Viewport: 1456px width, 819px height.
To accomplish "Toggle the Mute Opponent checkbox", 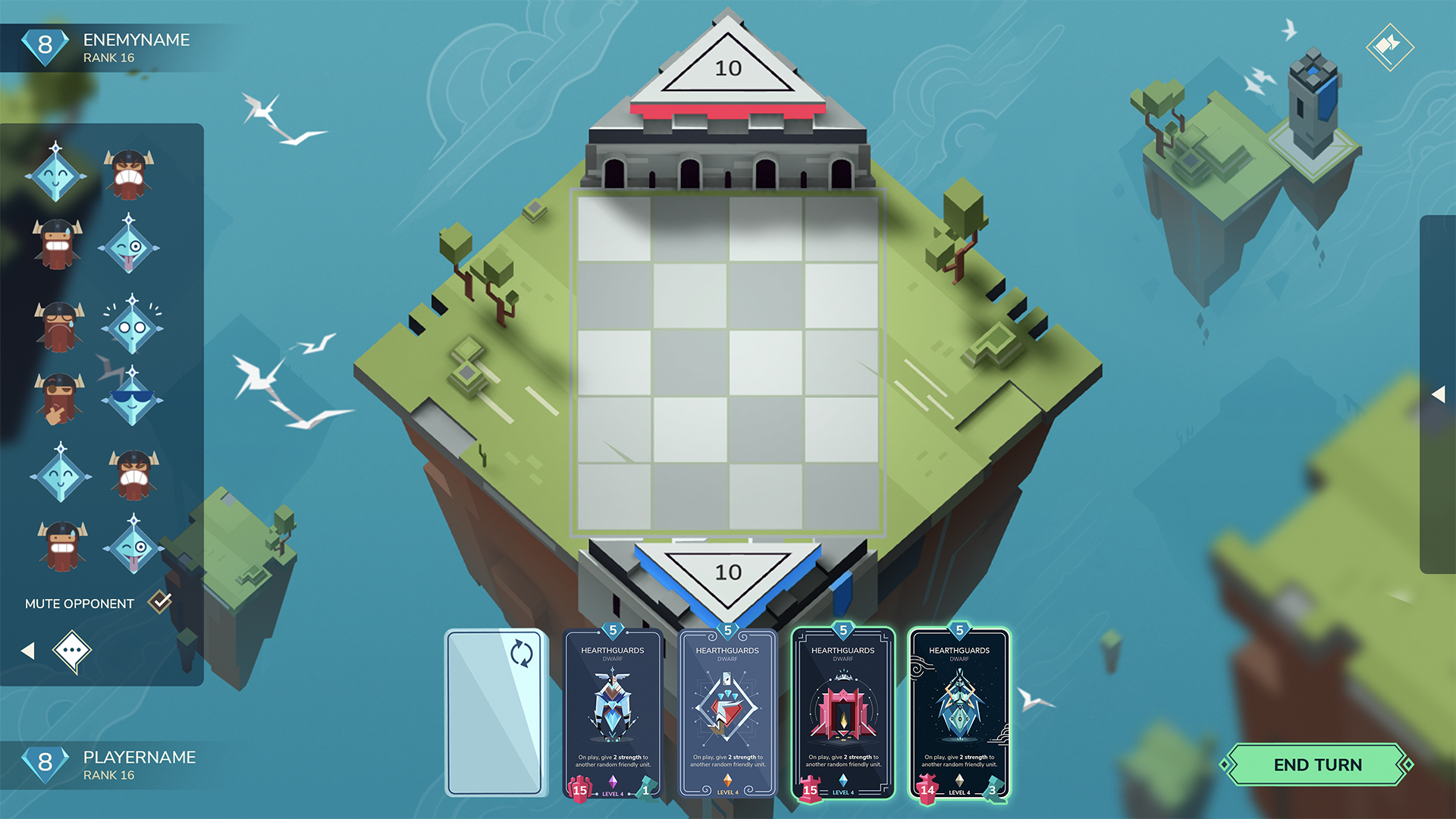I will pos(159,601).
